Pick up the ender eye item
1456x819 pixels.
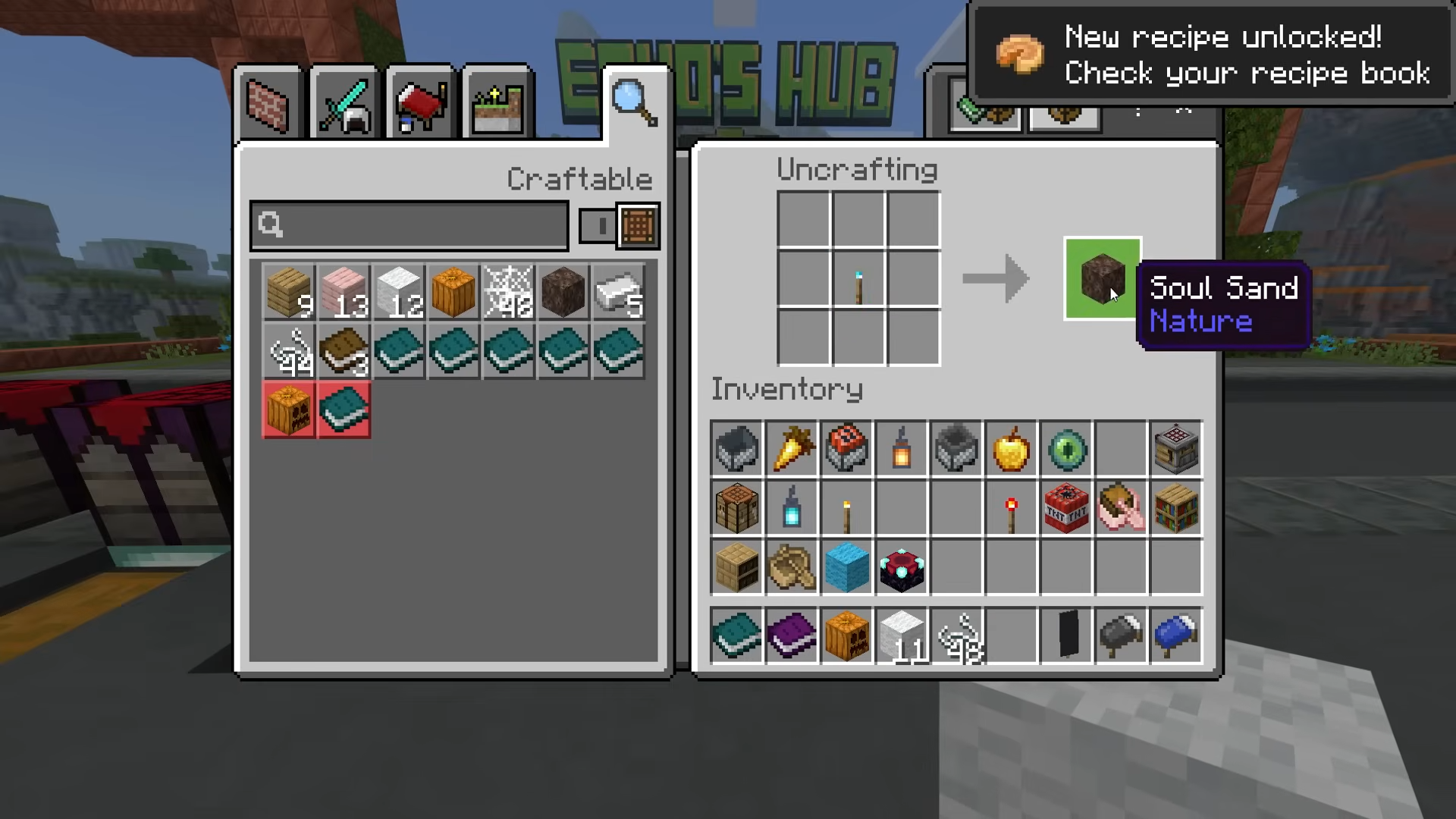1066,449
